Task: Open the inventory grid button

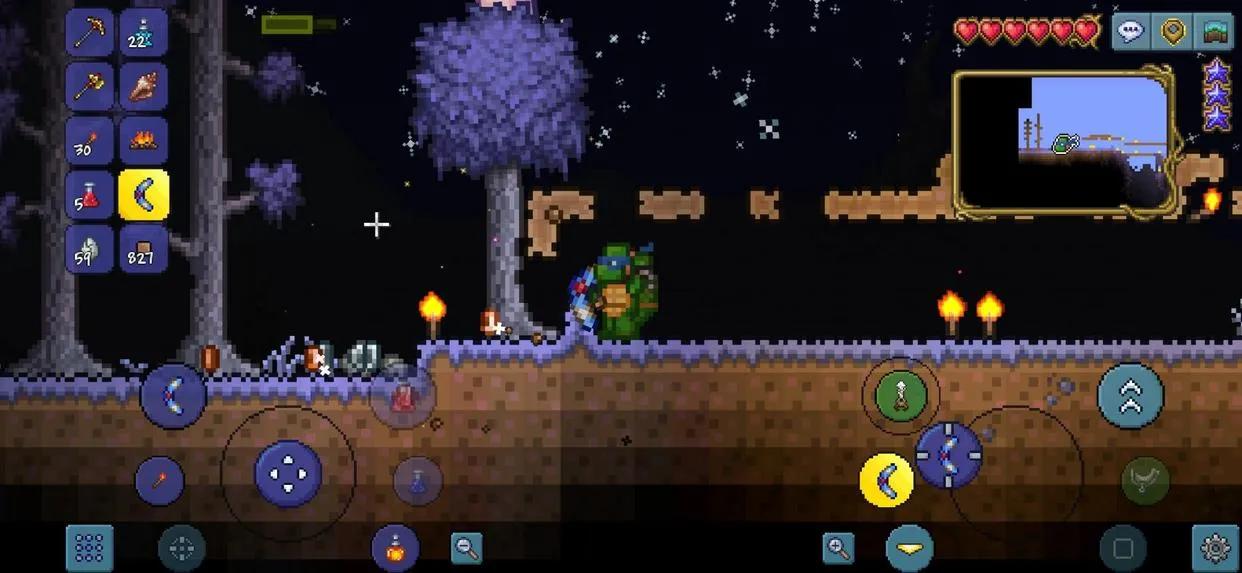Action: pyautogui.click(x=90, y=548)
